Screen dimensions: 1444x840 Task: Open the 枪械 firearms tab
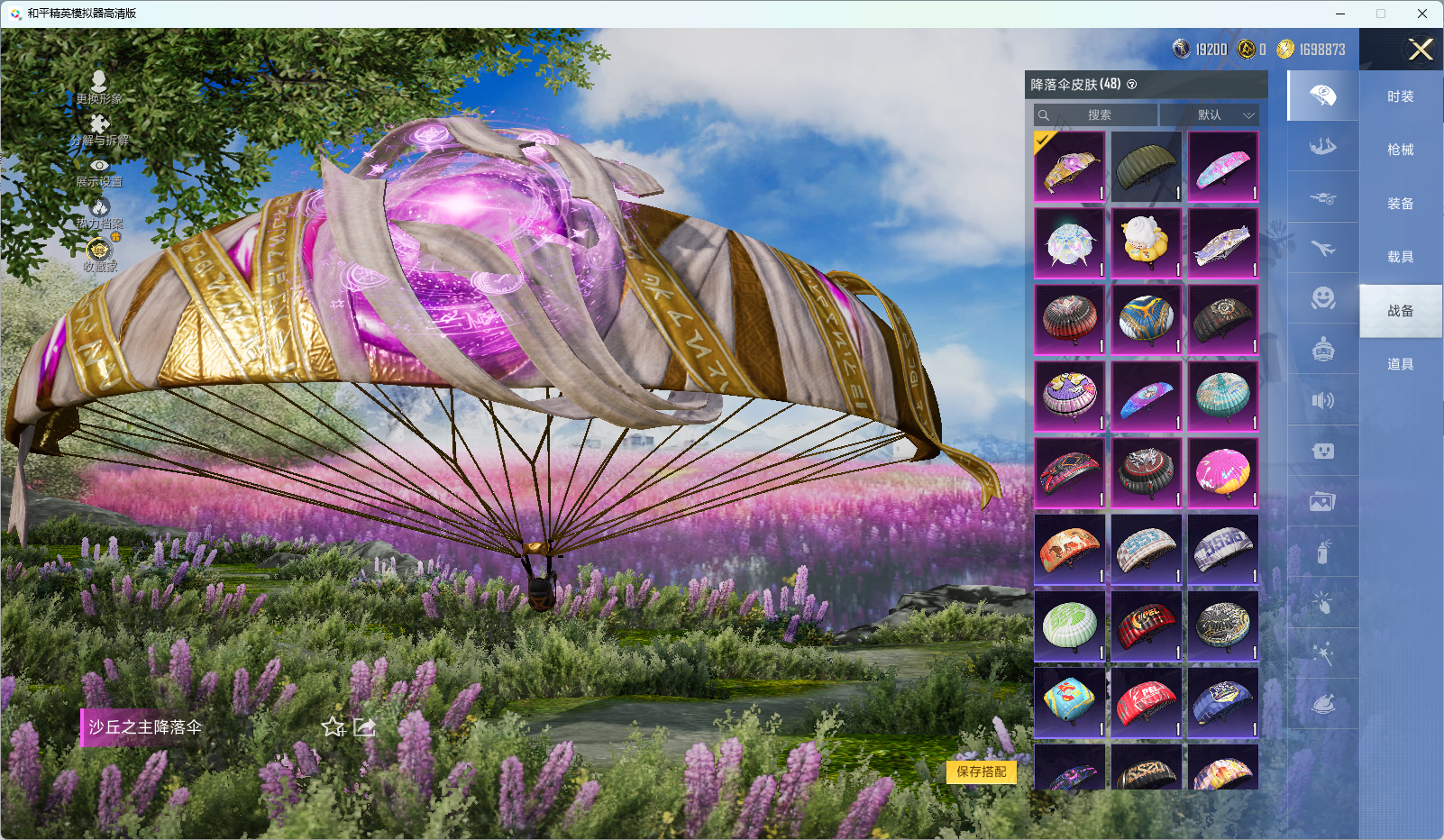pos(1400,150)
